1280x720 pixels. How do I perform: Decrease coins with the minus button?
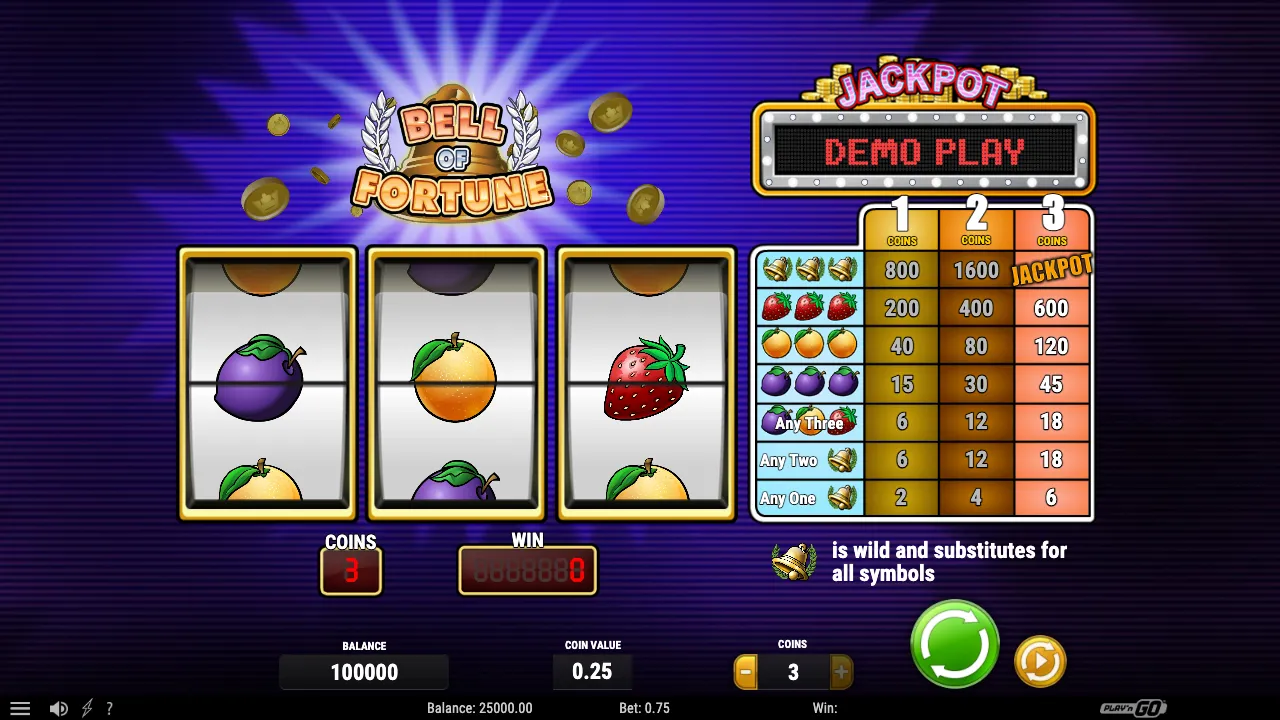point(746,672)
